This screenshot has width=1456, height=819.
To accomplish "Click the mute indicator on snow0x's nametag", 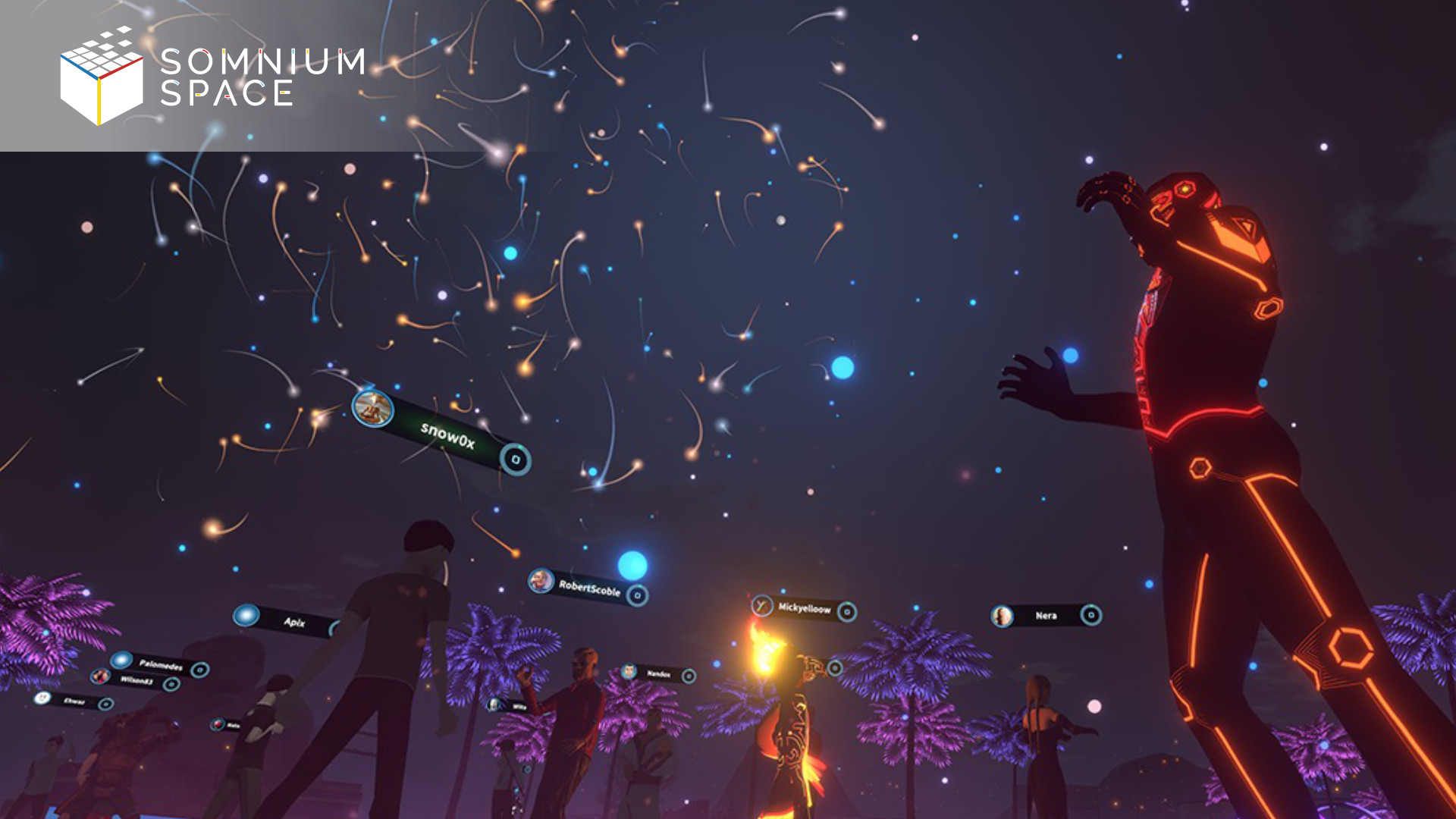I will (516, 460).
